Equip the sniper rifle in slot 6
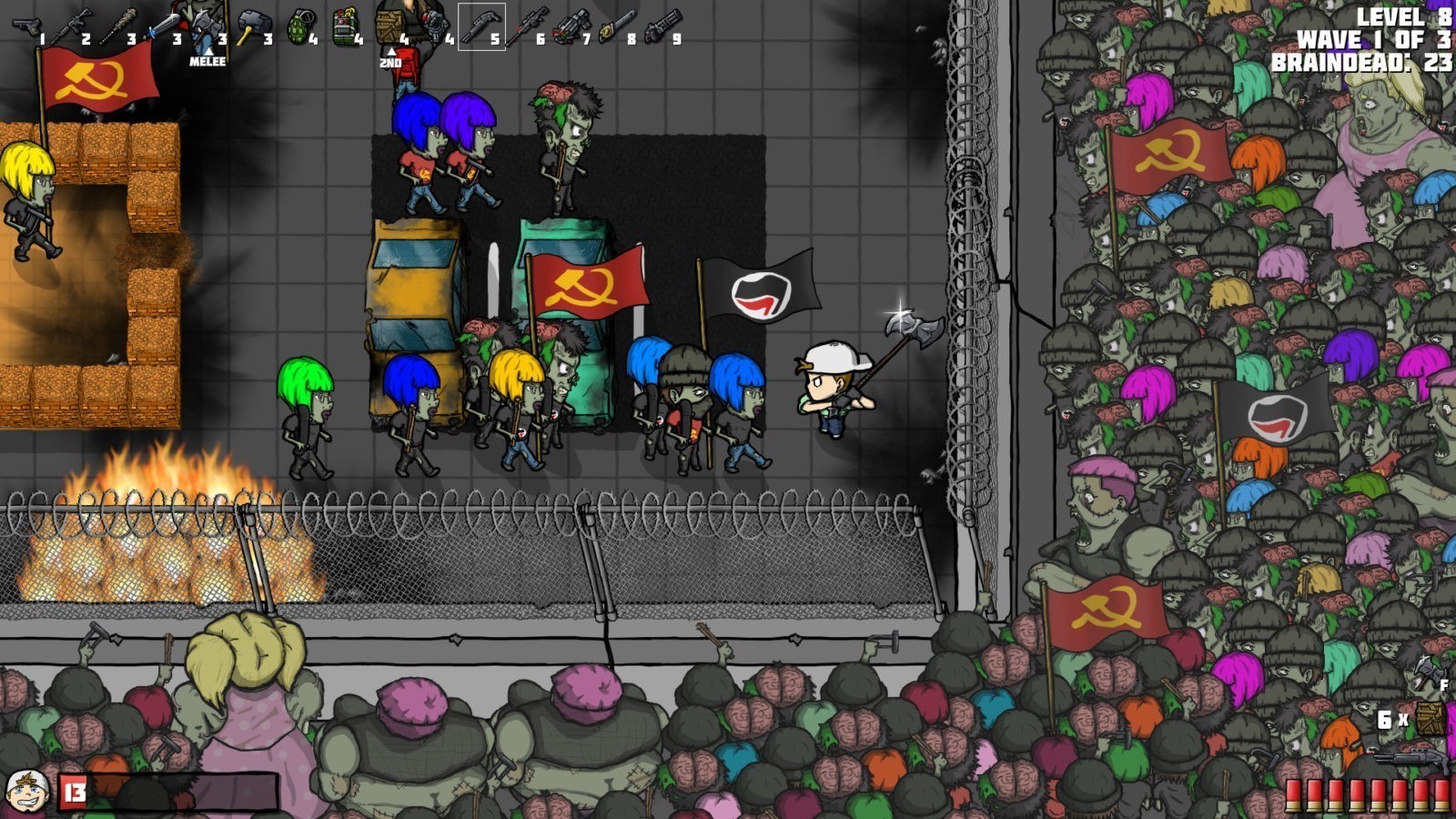This screenshot has height=819, width=1456. tap(527, 27)
